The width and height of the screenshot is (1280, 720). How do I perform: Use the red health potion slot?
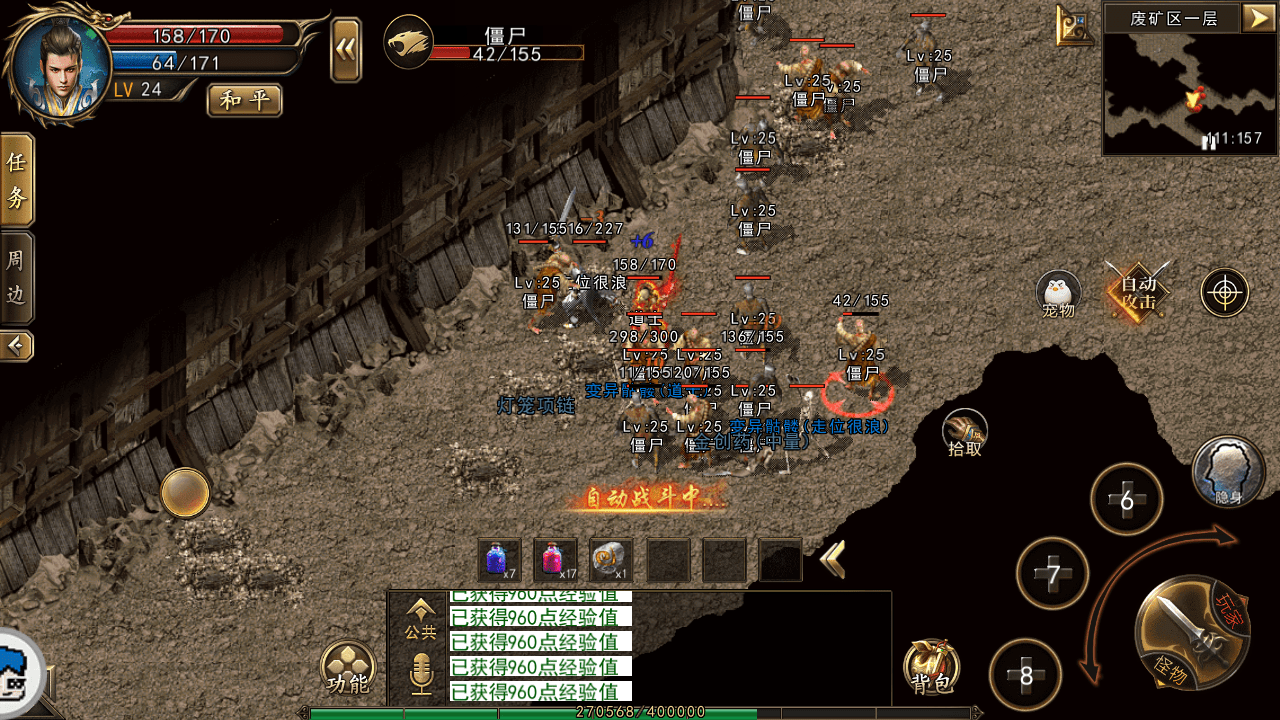pos(555,560)
